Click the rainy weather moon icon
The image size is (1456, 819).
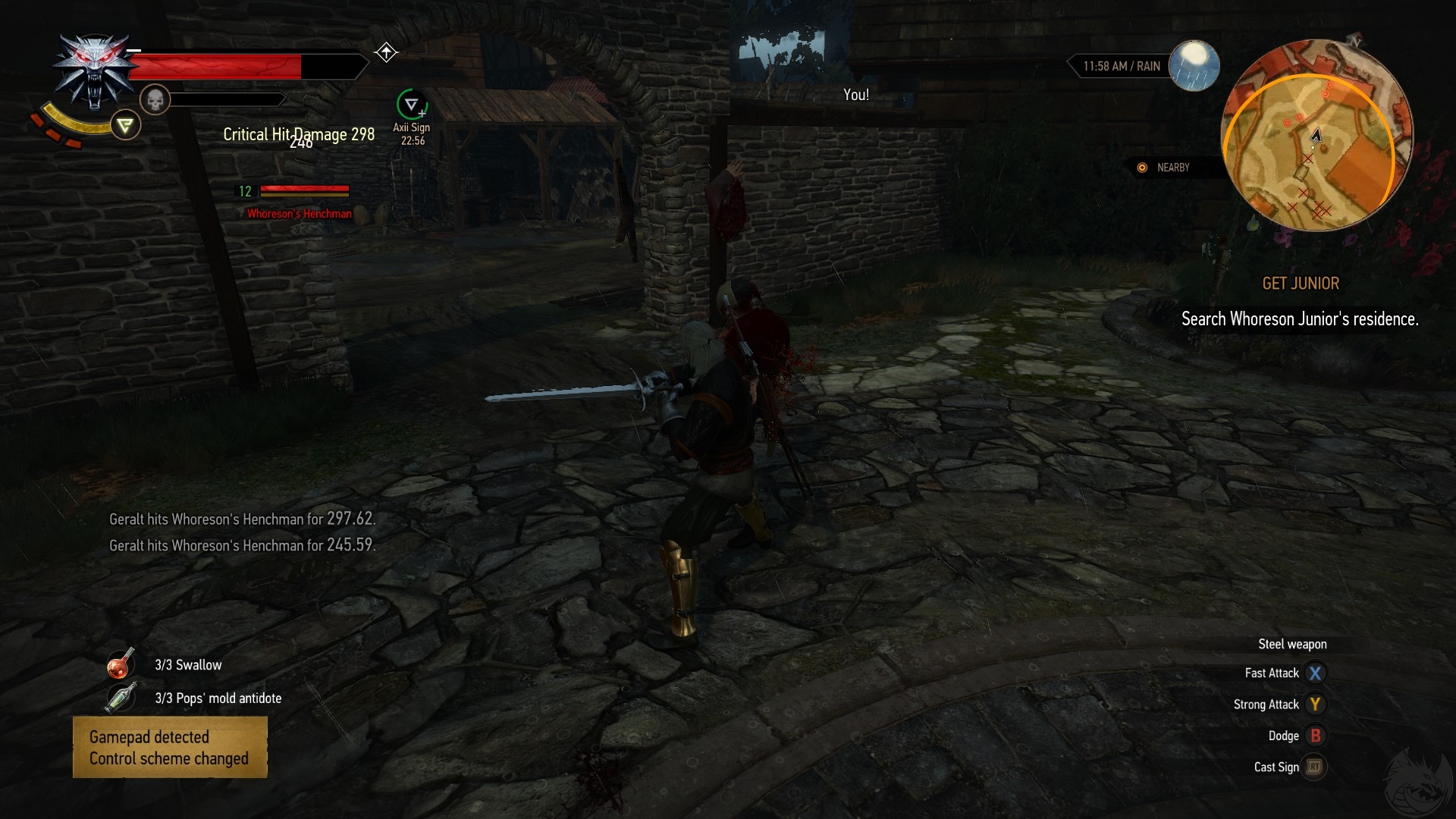click(x=1194, y=65)
